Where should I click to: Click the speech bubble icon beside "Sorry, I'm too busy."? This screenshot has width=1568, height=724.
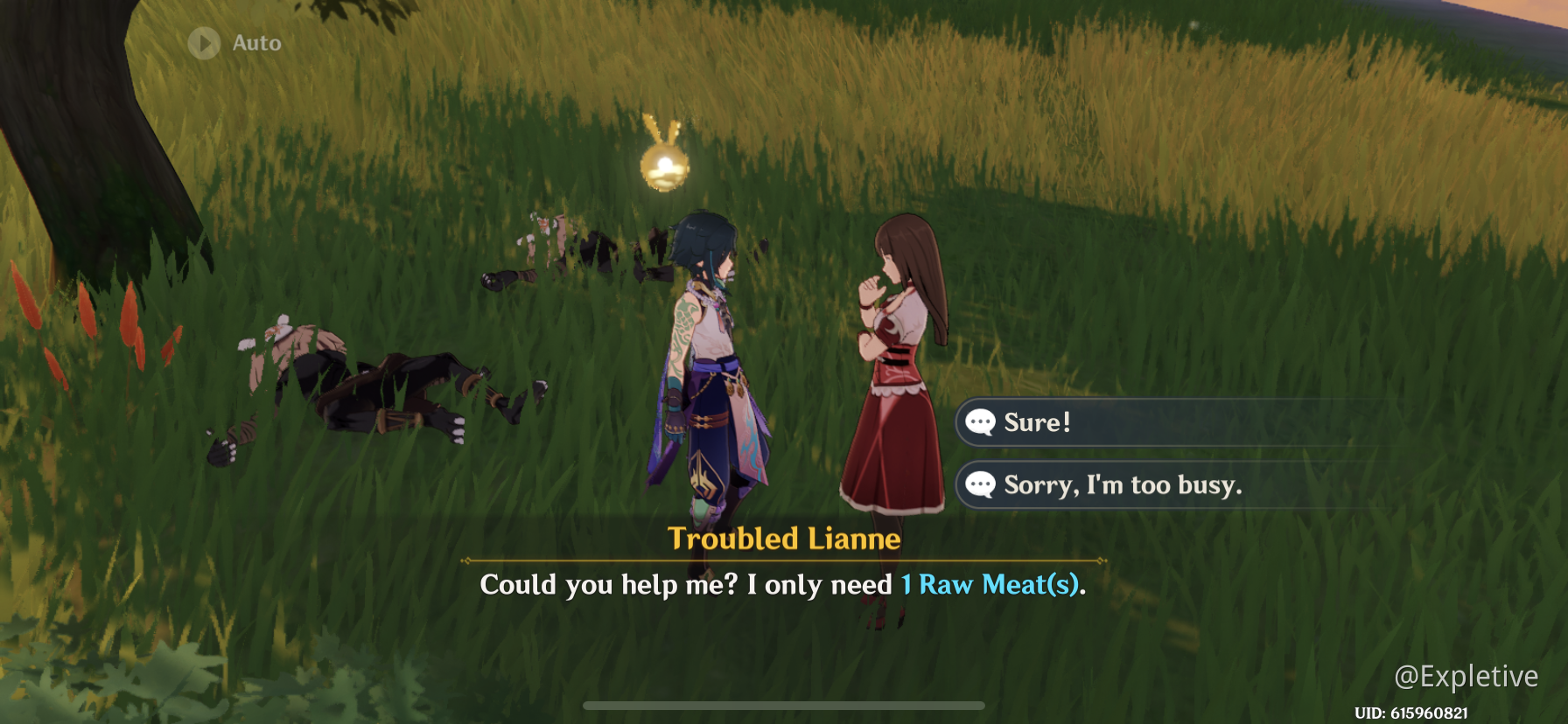(980, 484)
